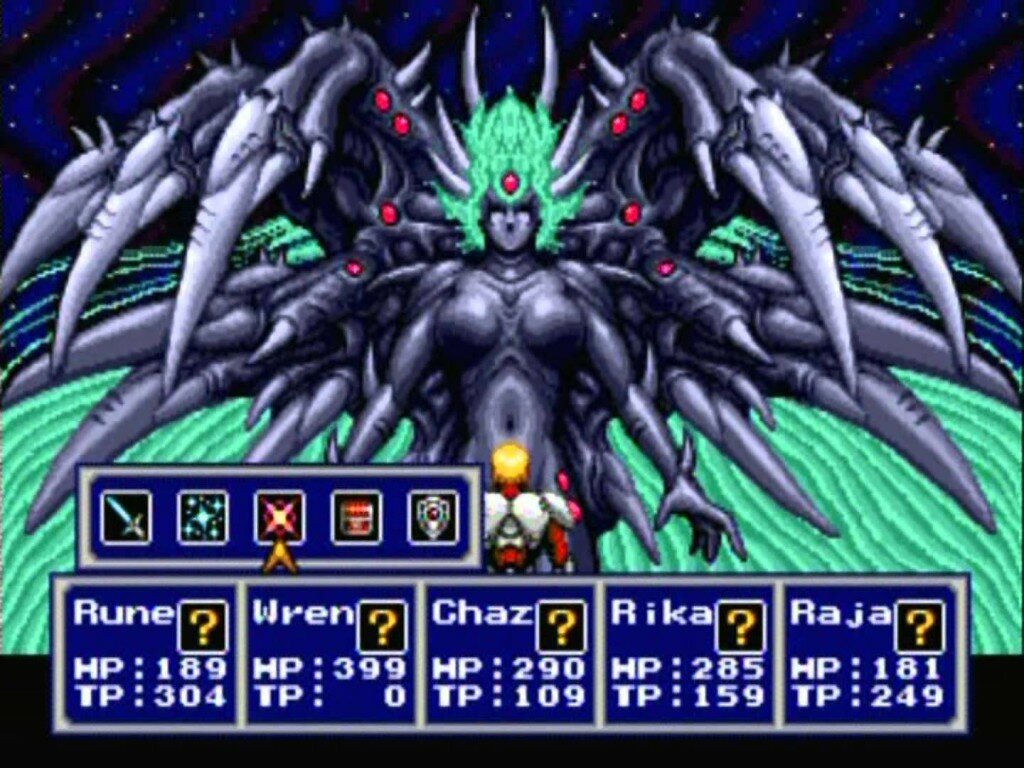Select Raja's status panel
Viewport: 1024px width, 768px height.
866,653
